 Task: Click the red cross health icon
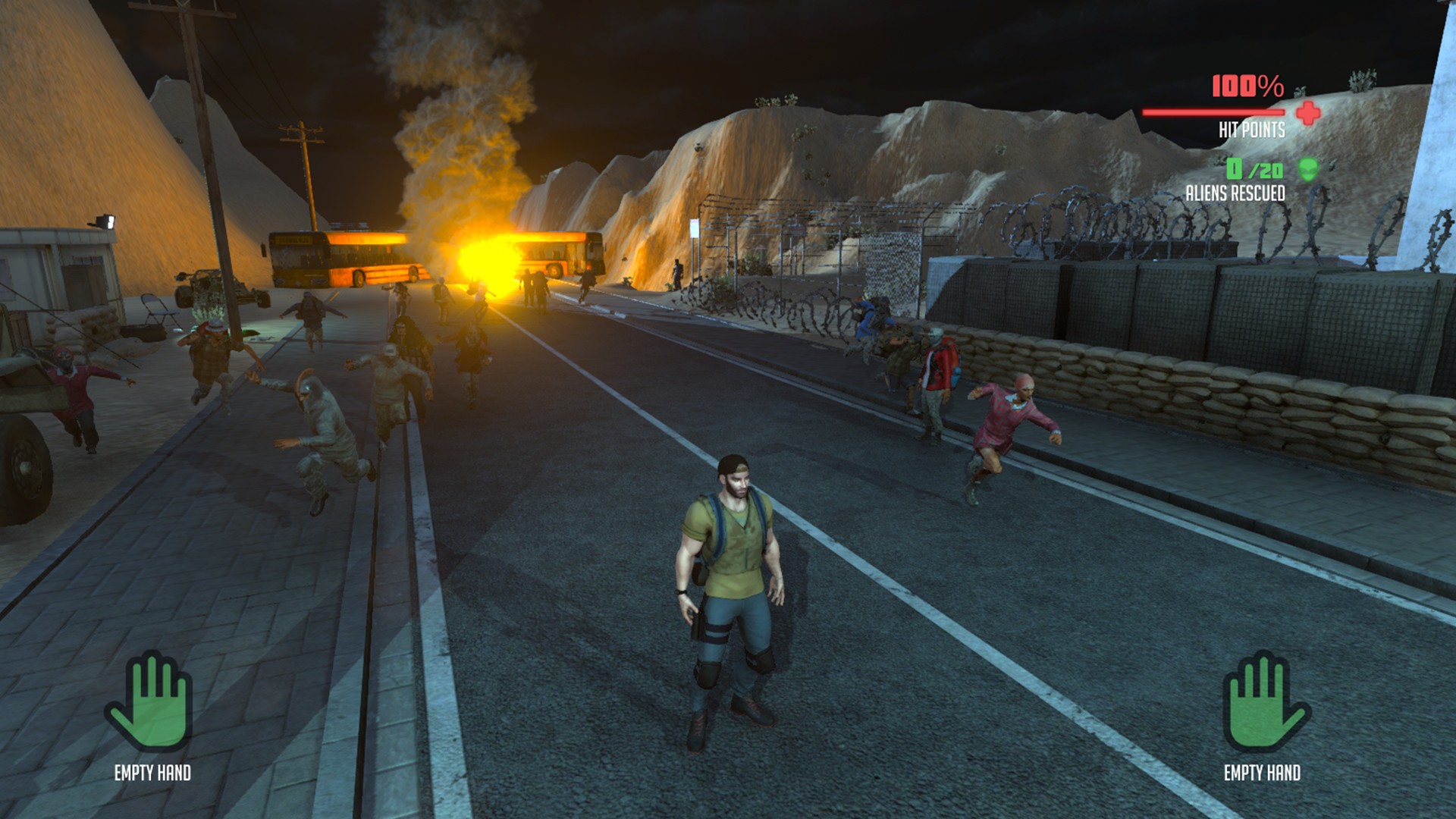pos(1308,114)
